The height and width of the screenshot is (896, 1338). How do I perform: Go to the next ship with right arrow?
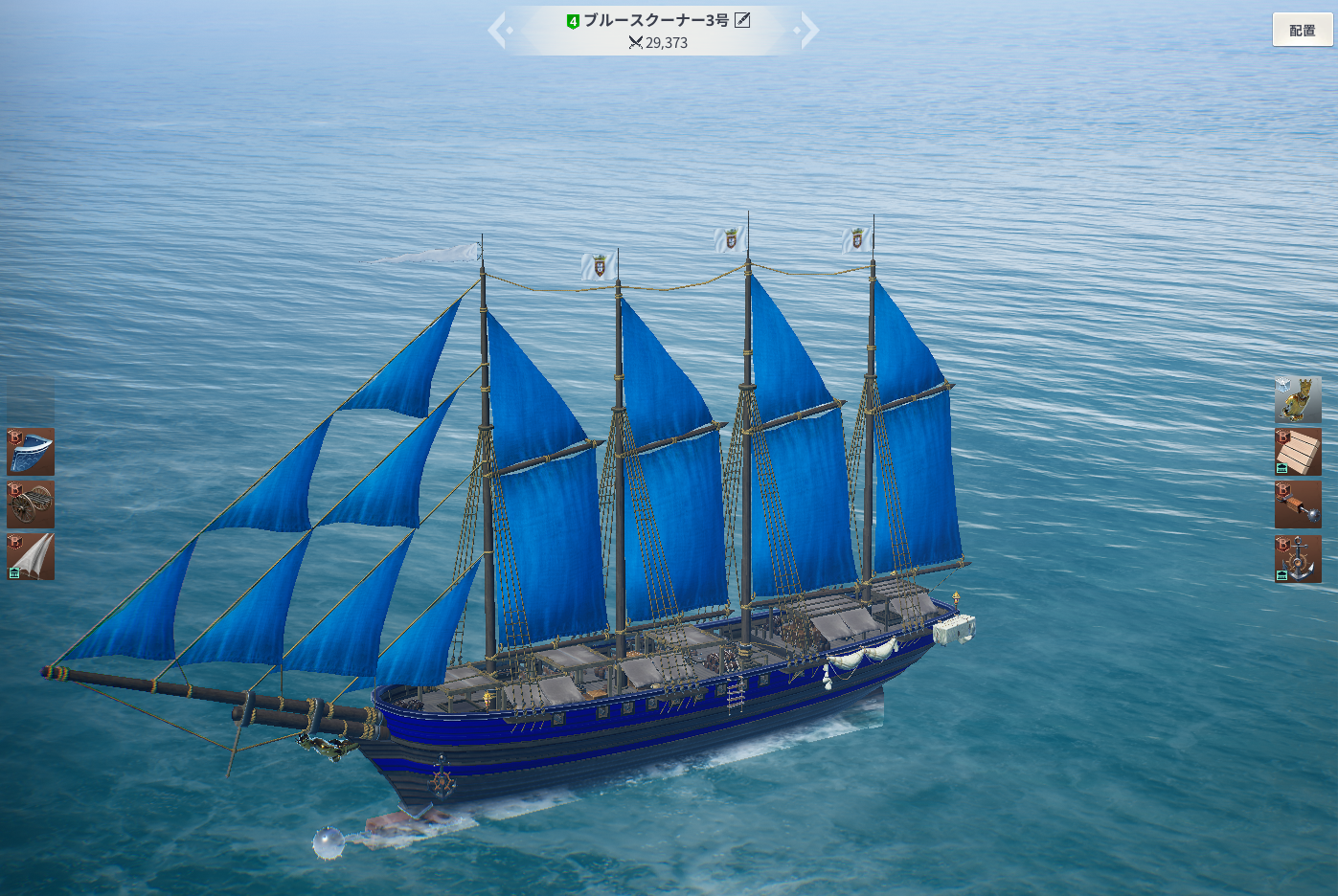(808, 30)
